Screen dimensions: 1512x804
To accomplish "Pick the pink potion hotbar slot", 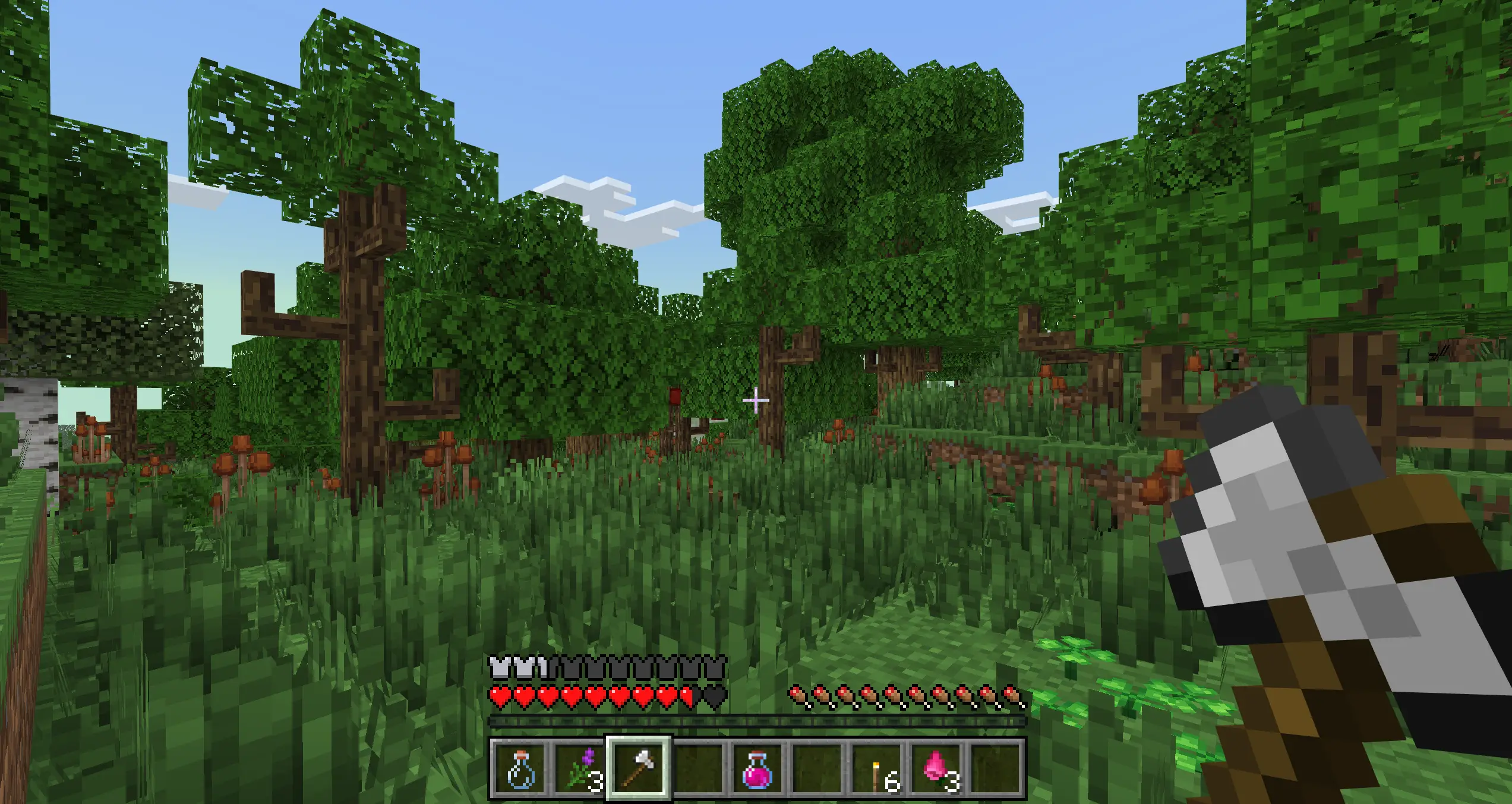I will coord(757,768).
